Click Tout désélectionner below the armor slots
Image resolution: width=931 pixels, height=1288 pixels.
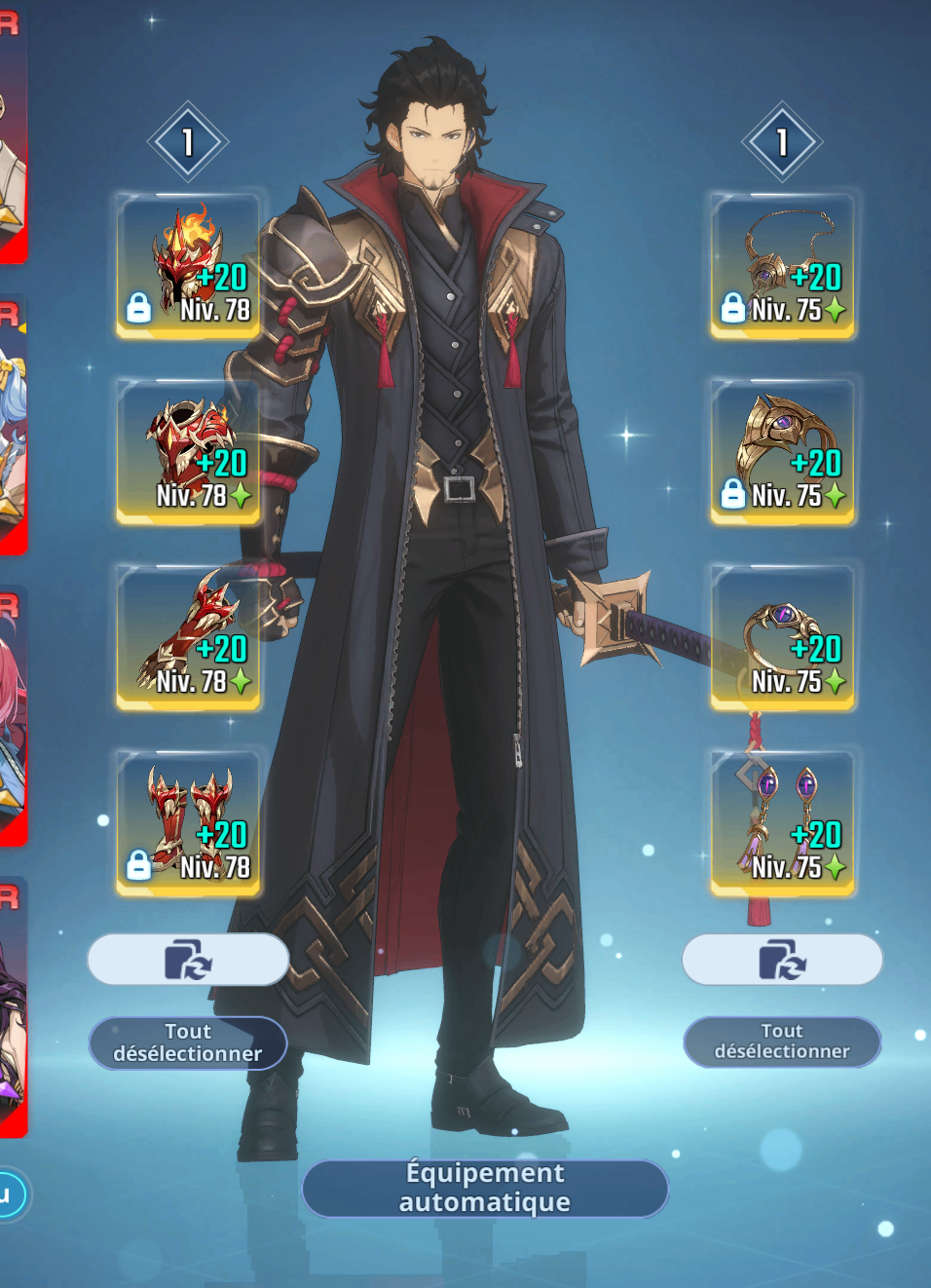(x=188, y=1042)
